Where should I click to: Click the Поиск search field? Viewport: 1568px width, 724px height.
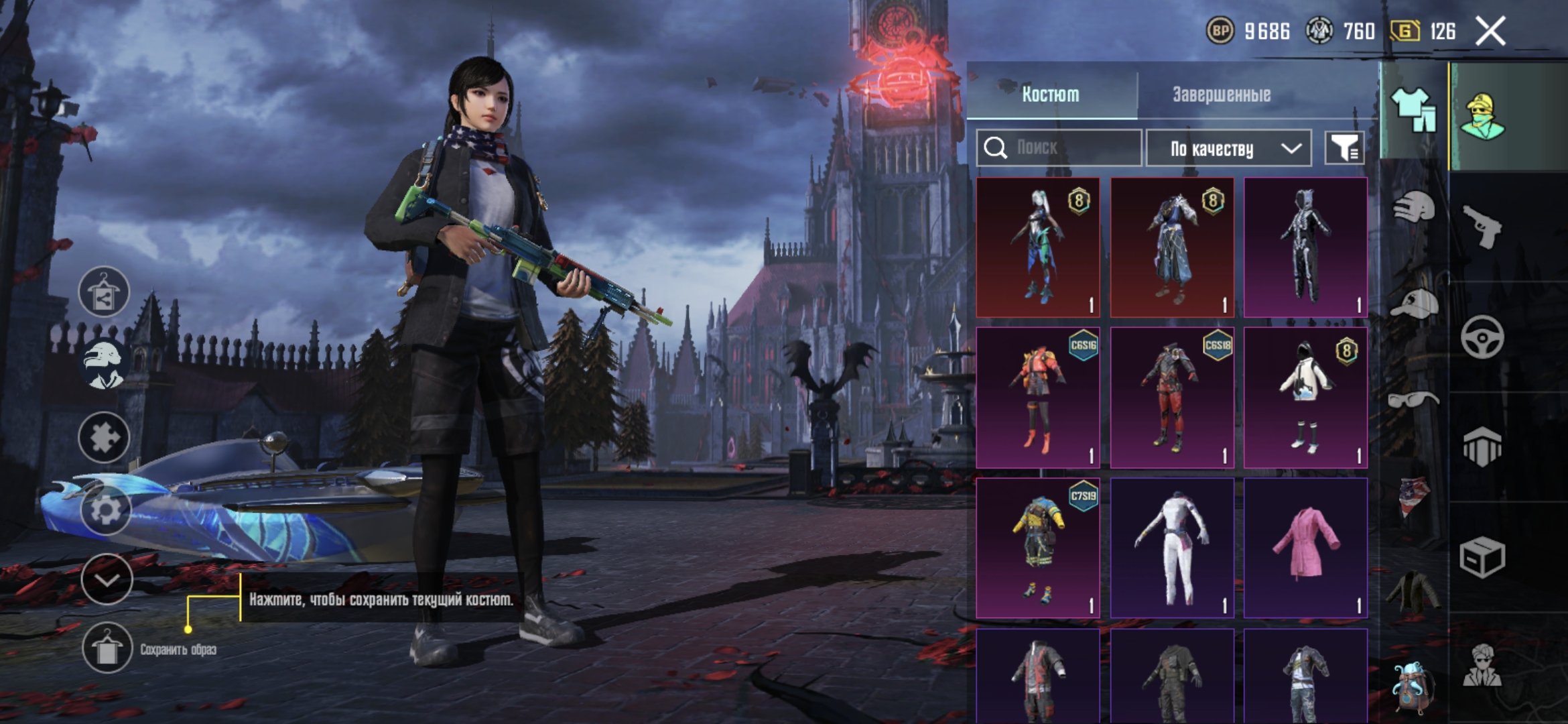(x=1059, y=148)
